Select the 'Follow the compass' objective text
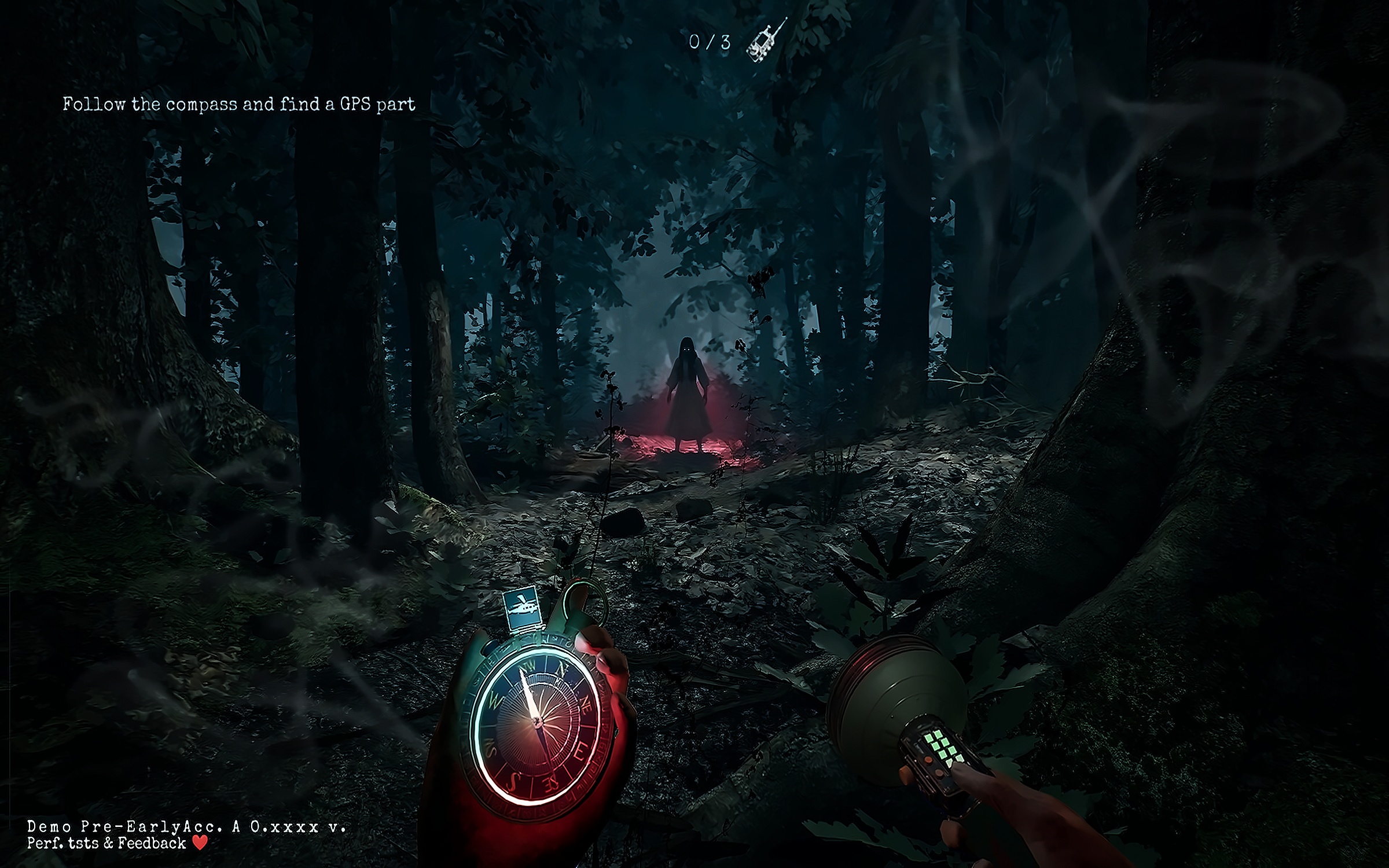Screen dimensions: 1389x868 tap(239, 105)
